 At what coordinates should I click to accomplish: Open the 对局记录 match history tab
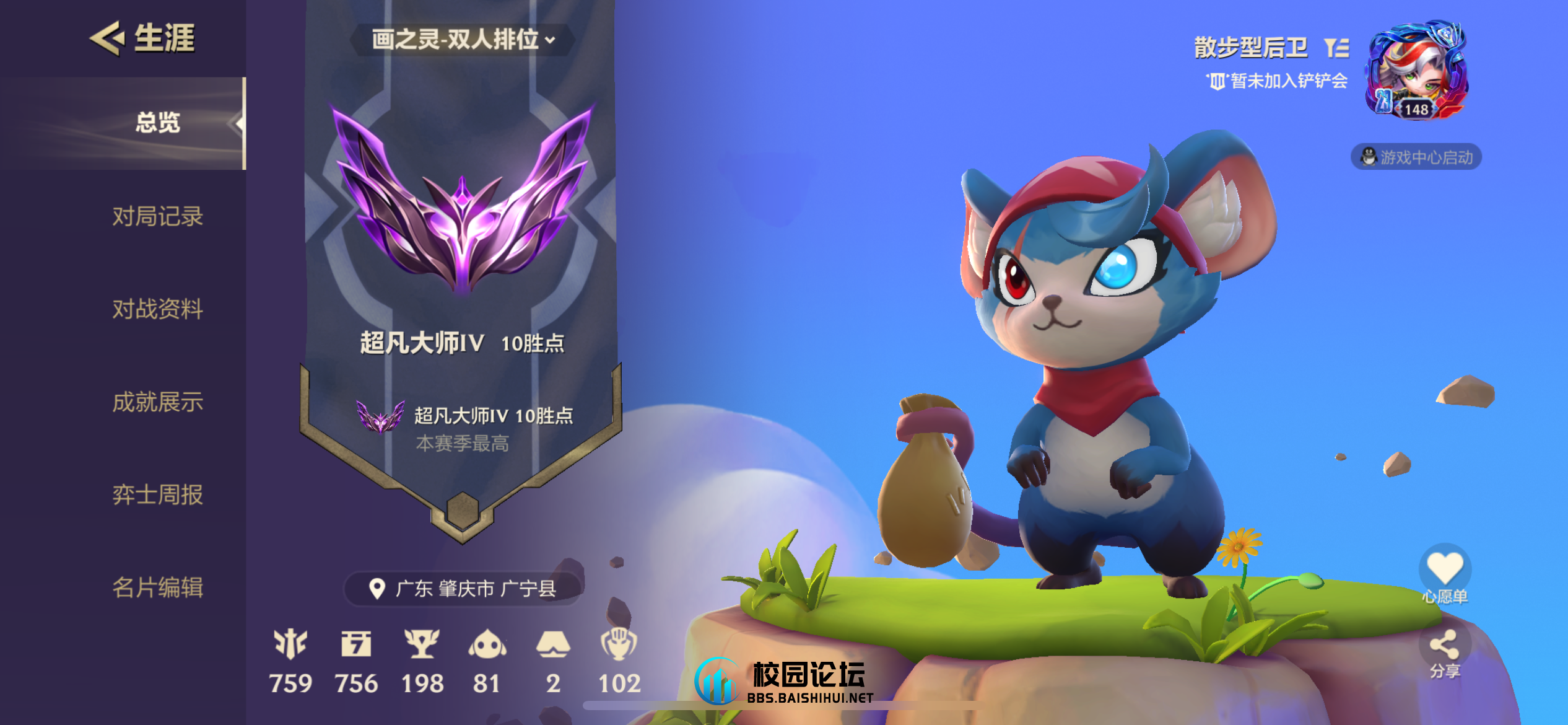[157, 216]
